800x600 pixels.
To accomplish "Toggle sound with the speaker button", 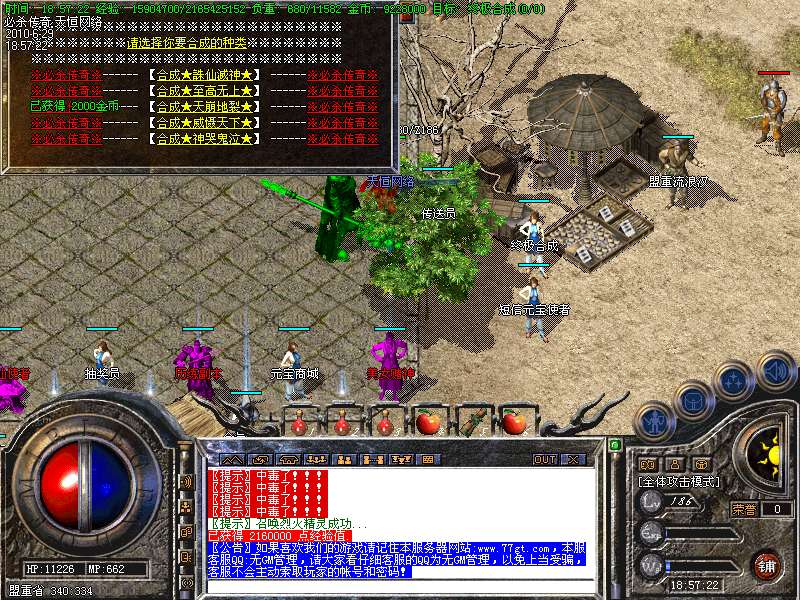I will 775,370.
